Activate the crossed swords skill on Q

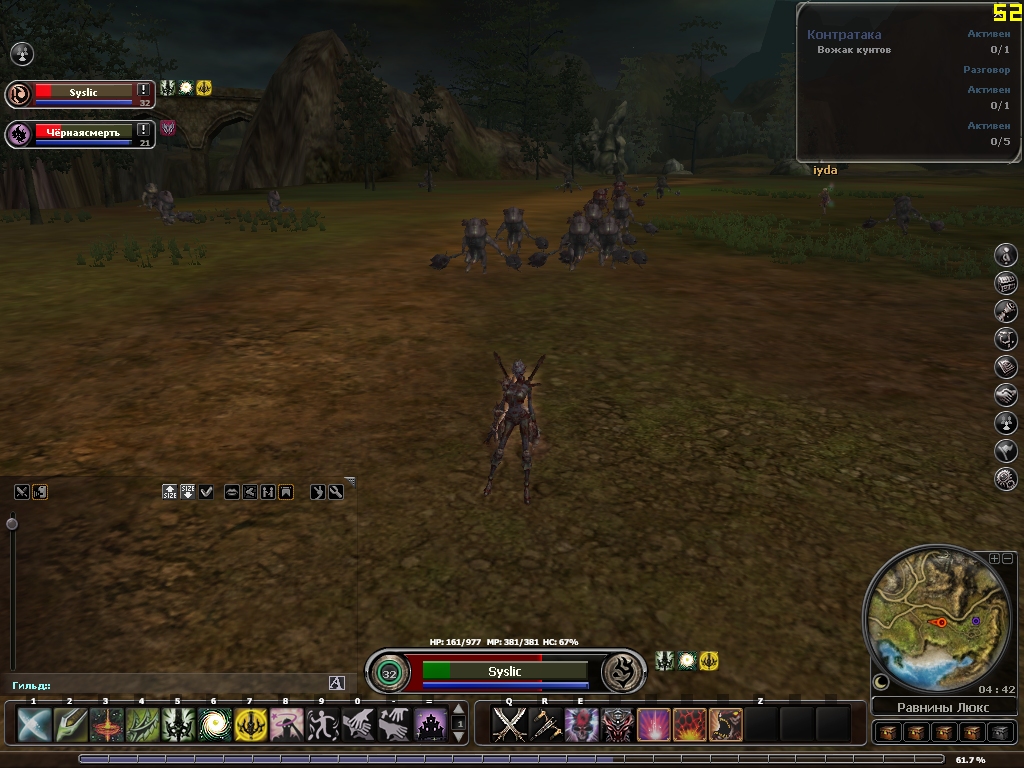coord(509,724)
